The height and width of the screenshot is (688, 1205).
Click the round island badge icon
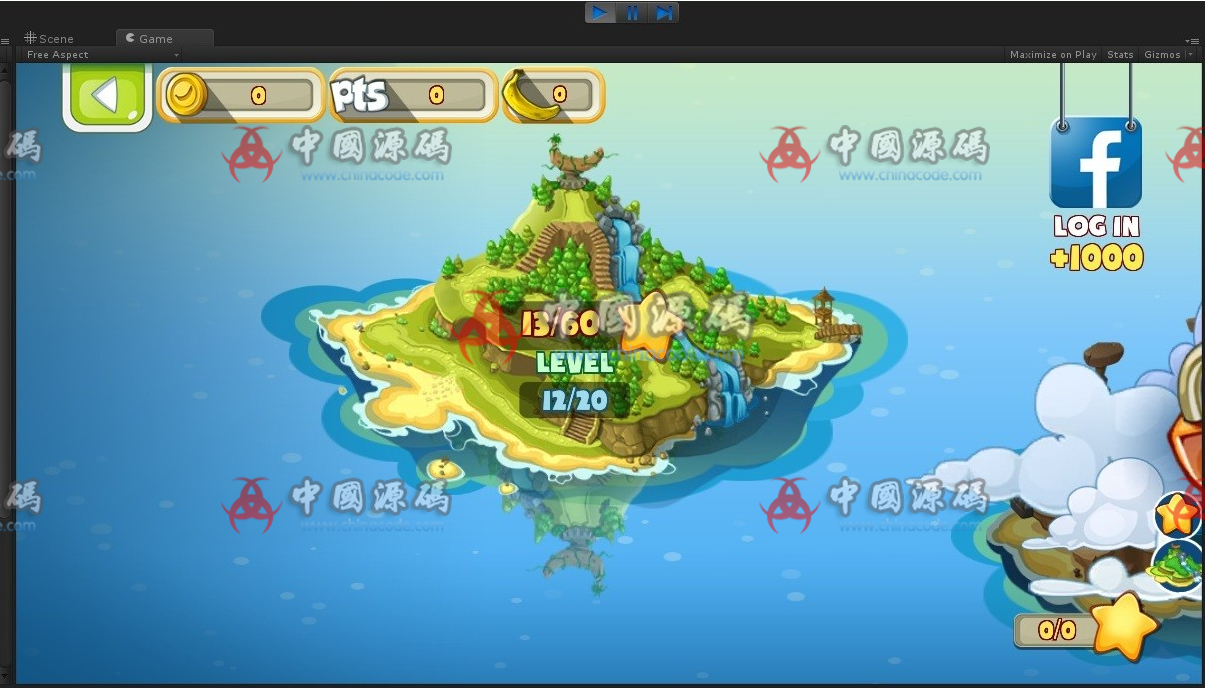click(x=1178, y=566)
